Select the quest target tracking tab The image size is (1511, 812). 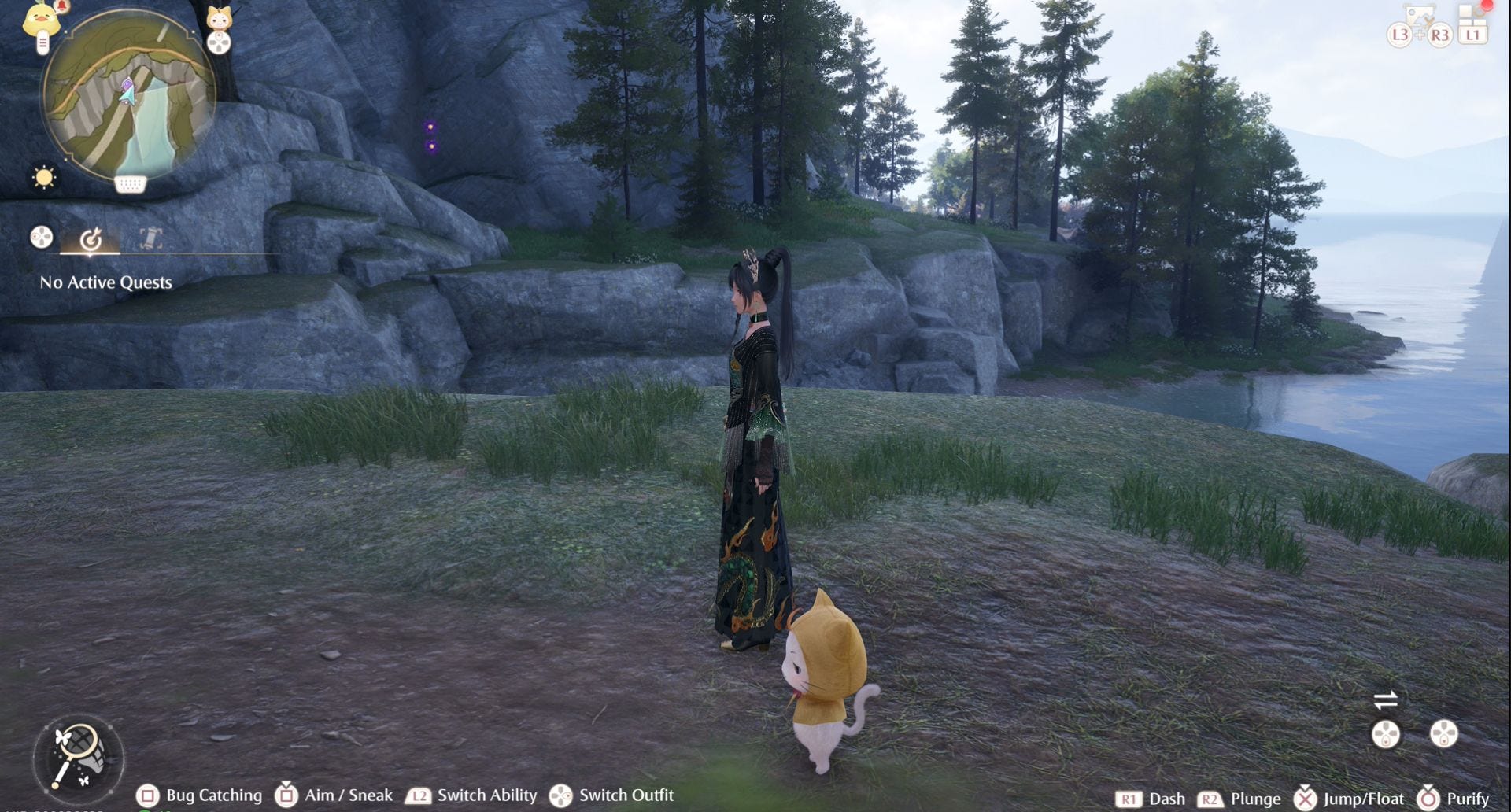(91, 238)
